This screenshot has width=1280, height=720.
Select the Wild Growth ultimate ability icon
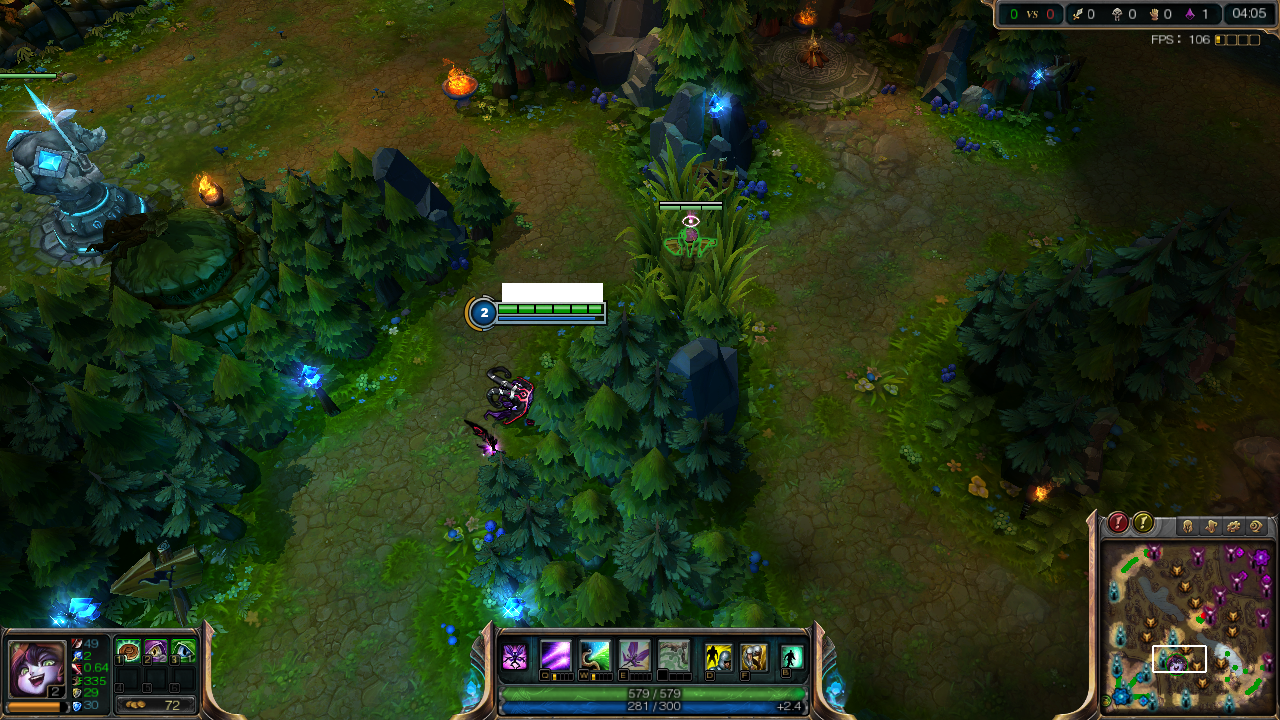(673, 656)
